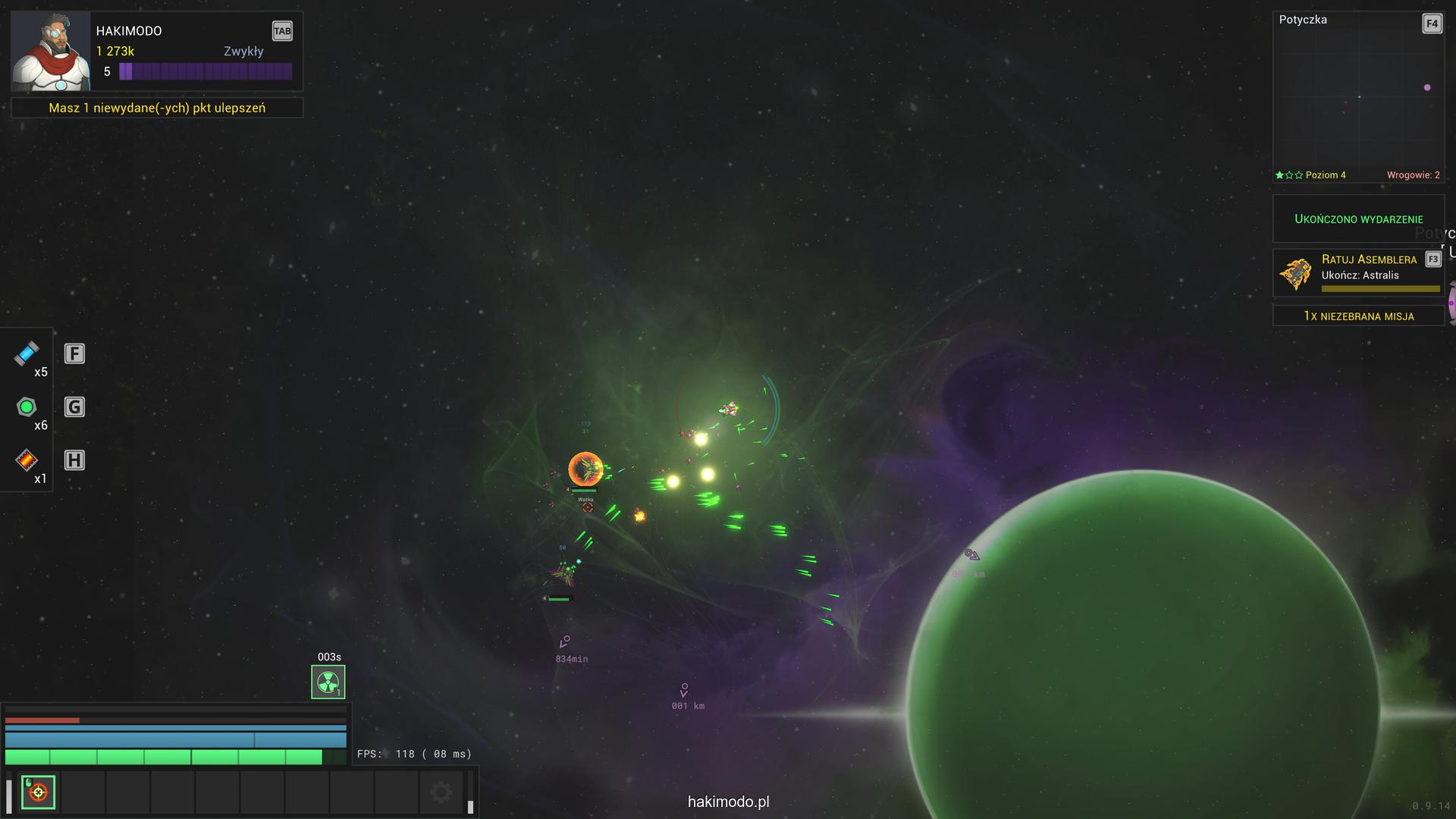Activate the green hexagon consumable
Viewport: 1456px width, 819px height.
pyautogui.click(x=27, y=407)
